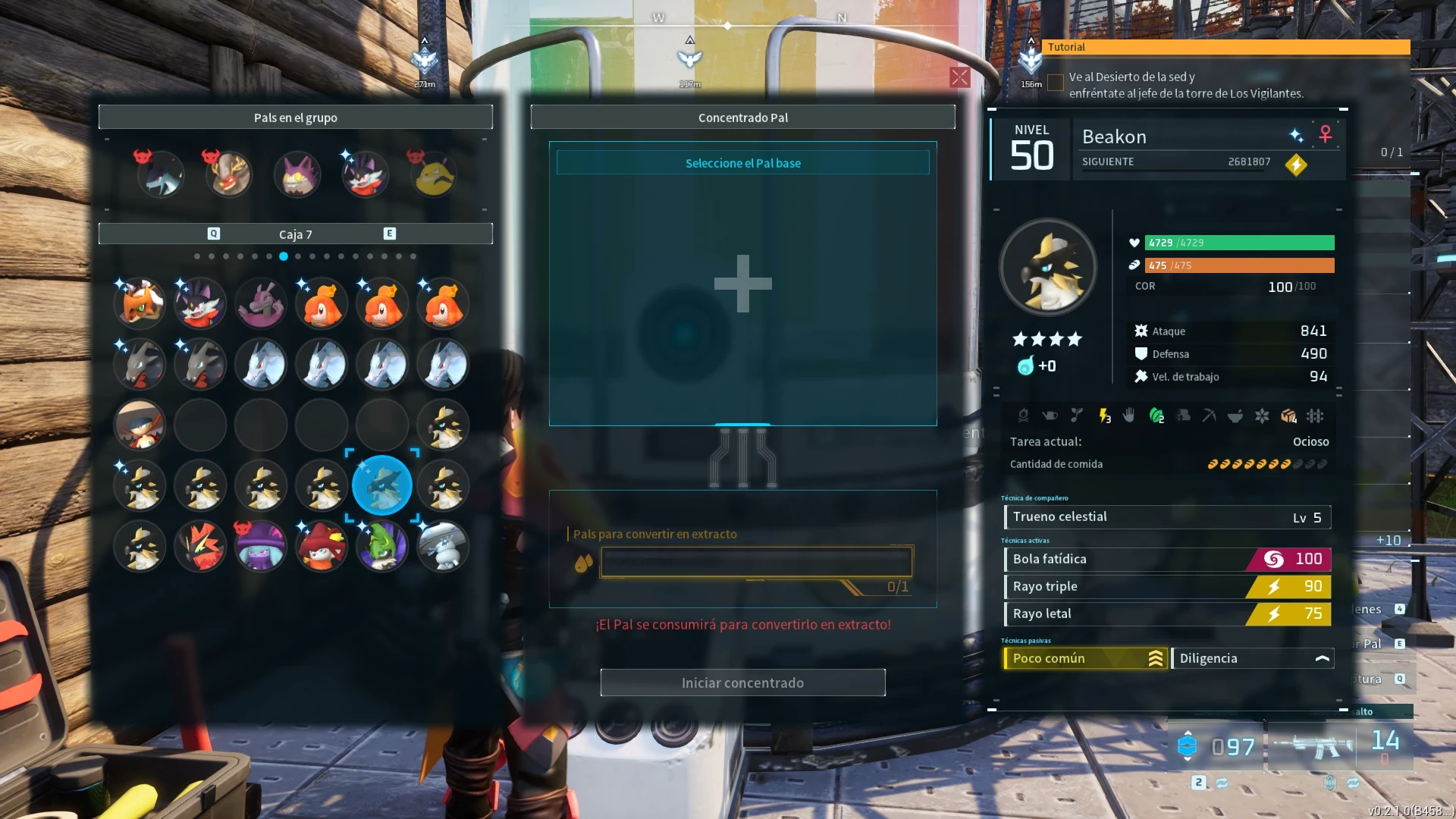Close the Pal condenser window
The width and height of the screenshot is (1456, 819).
[959, 77]
